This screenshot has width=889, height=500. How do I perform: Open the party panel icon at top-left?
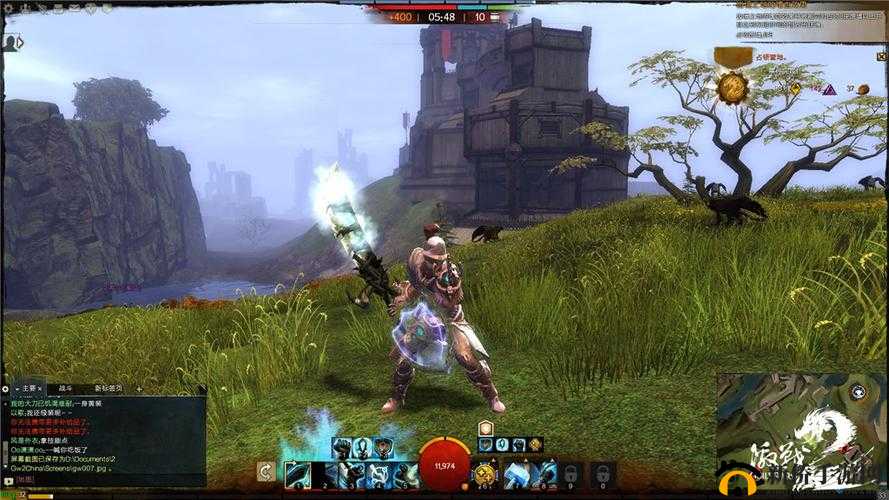pos(13,43)
